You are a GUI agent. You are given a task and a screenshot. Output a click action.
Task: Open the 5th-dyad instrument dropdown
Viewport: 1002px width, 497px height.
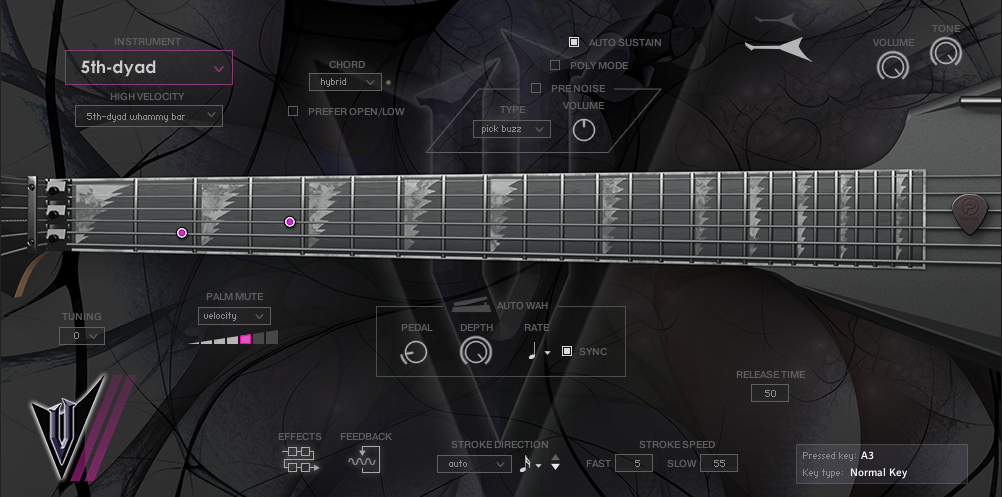click(149, 68)
